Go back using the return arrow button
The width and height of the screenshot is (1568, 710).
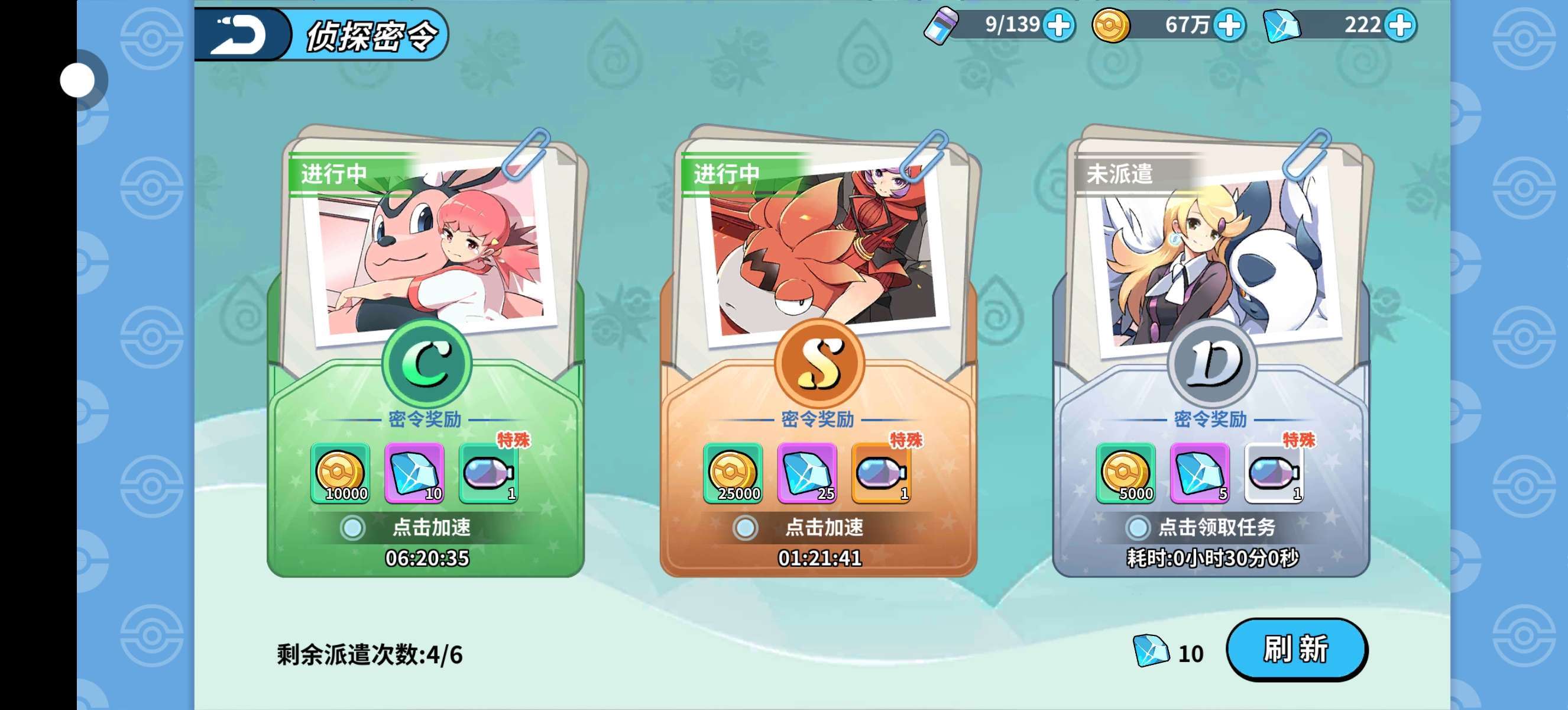coord(242,34)
